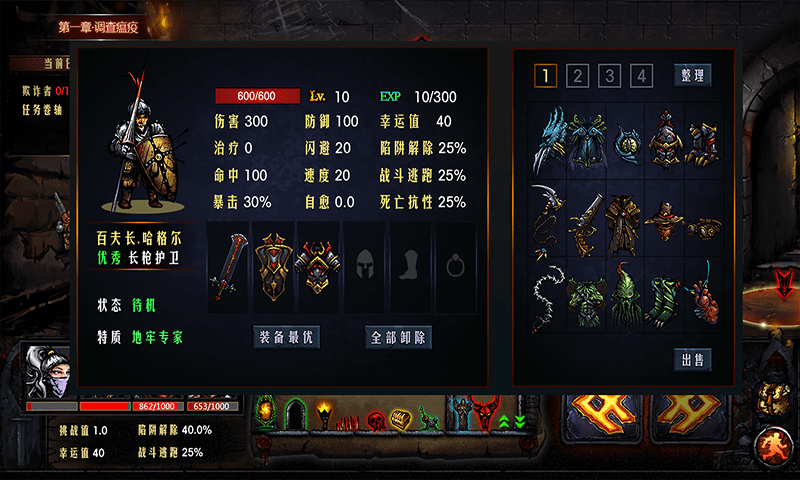Show inventory page 4

pos(642,76)
